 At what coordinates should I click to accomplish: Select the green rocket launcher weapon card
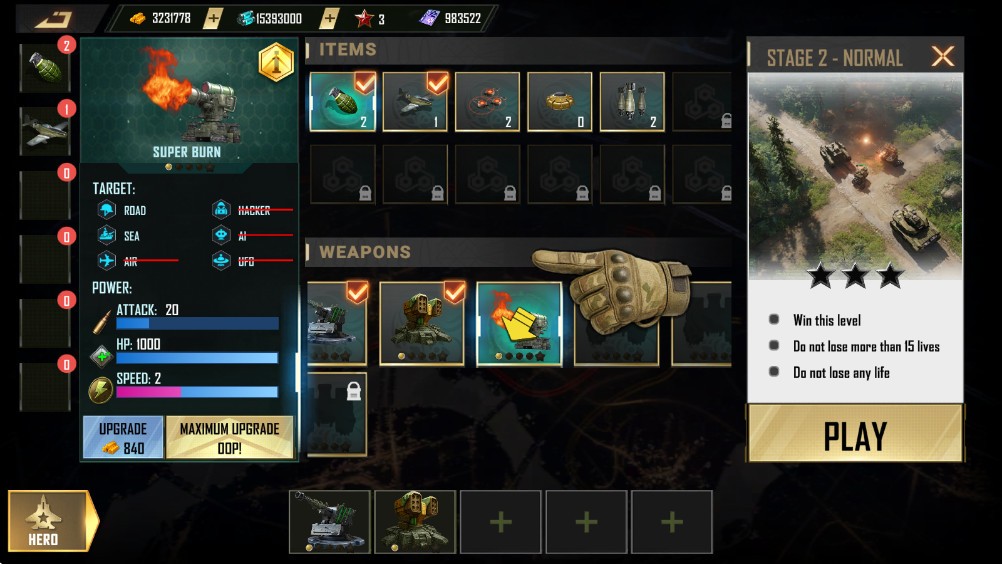pyautogui.click(x=422, y=323)
